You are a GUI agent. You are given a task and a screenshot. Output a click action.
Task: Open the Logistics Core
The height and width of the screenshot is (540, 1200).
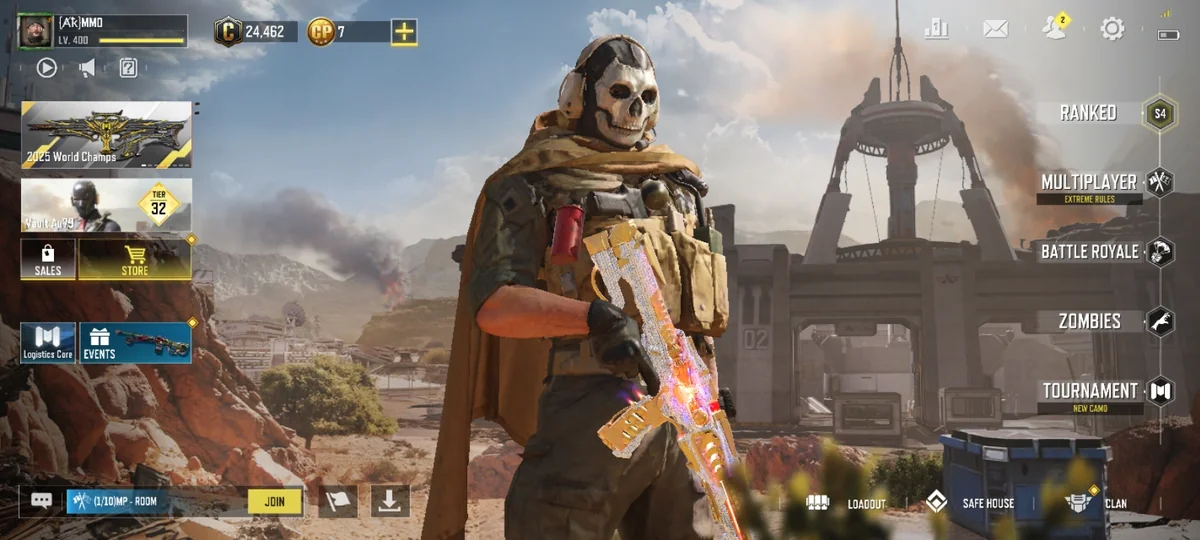coord(48,342)
